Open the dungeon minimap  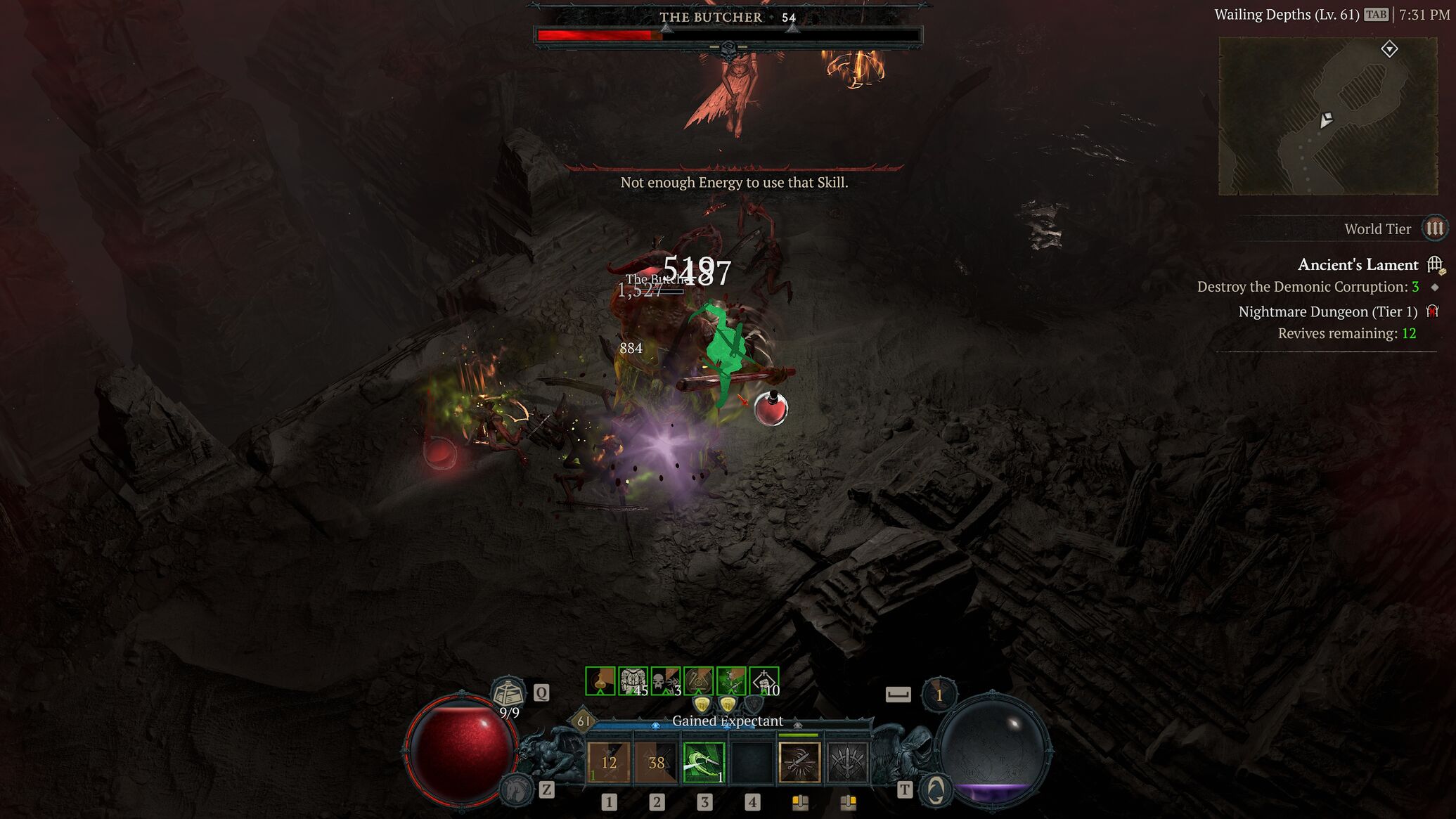(x=1327, y=116)
